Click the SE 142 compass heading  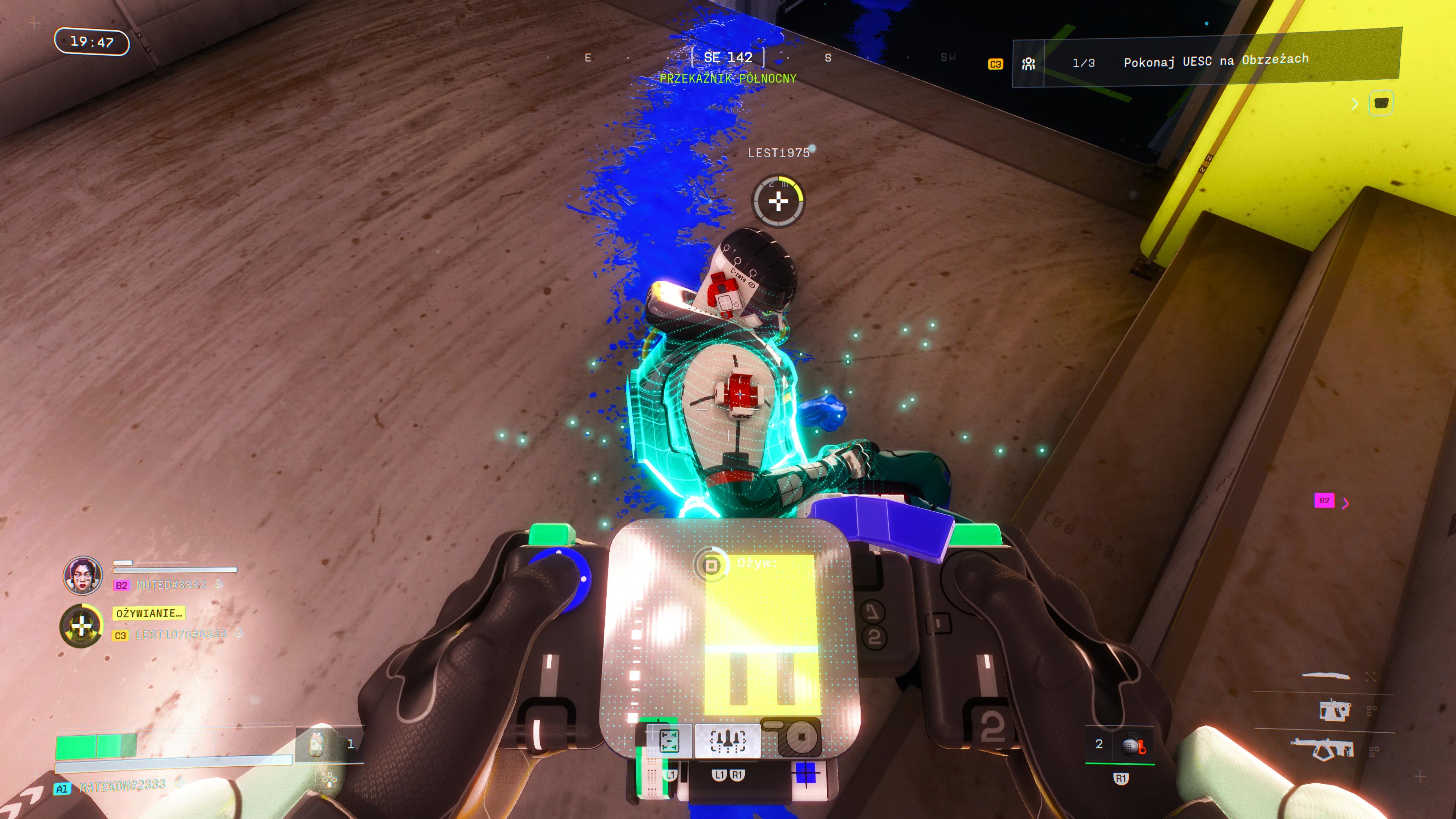[728, 57]
